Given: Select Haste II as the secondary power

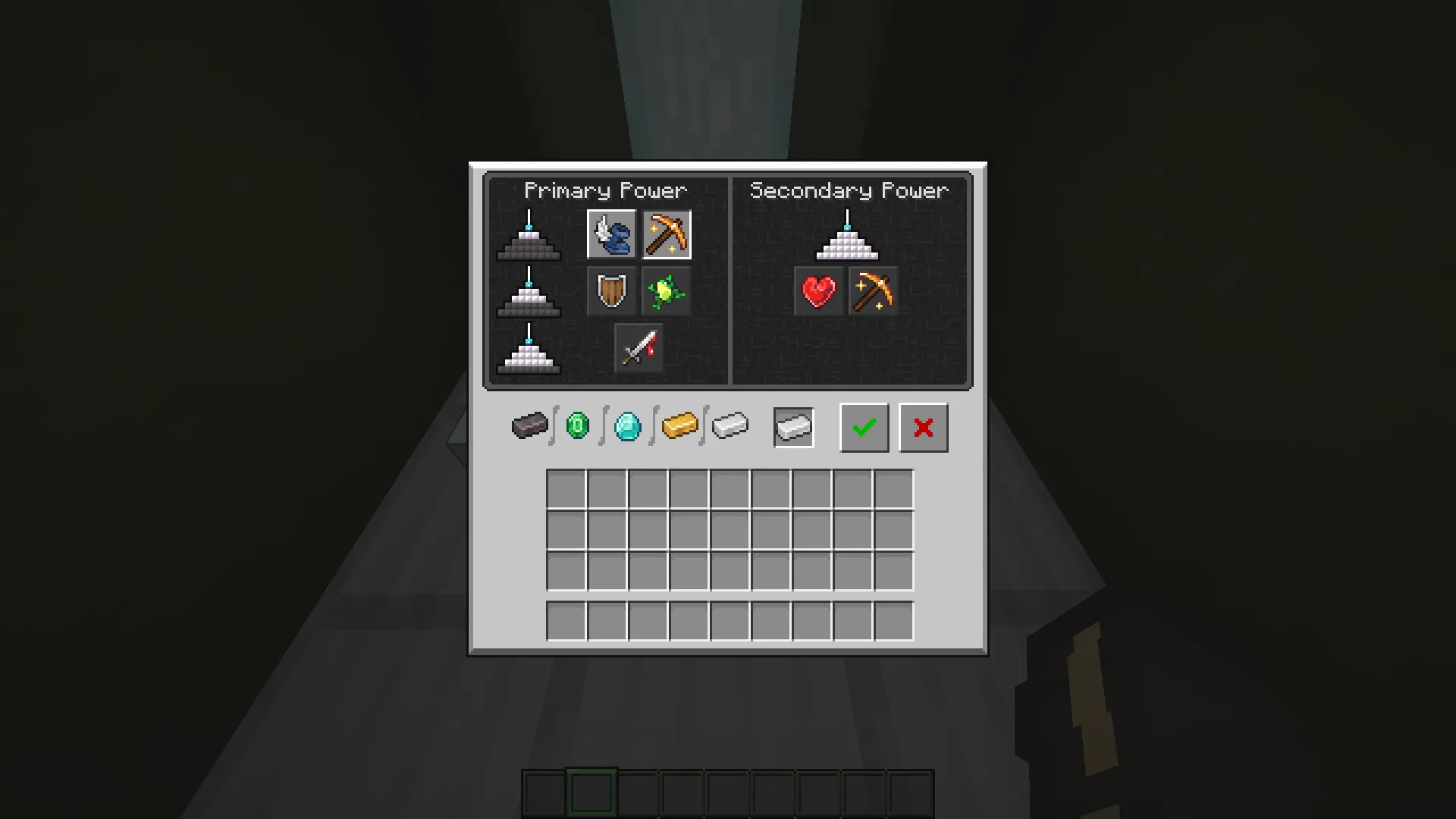Looking at the screenshot, I should click(873, 291).
